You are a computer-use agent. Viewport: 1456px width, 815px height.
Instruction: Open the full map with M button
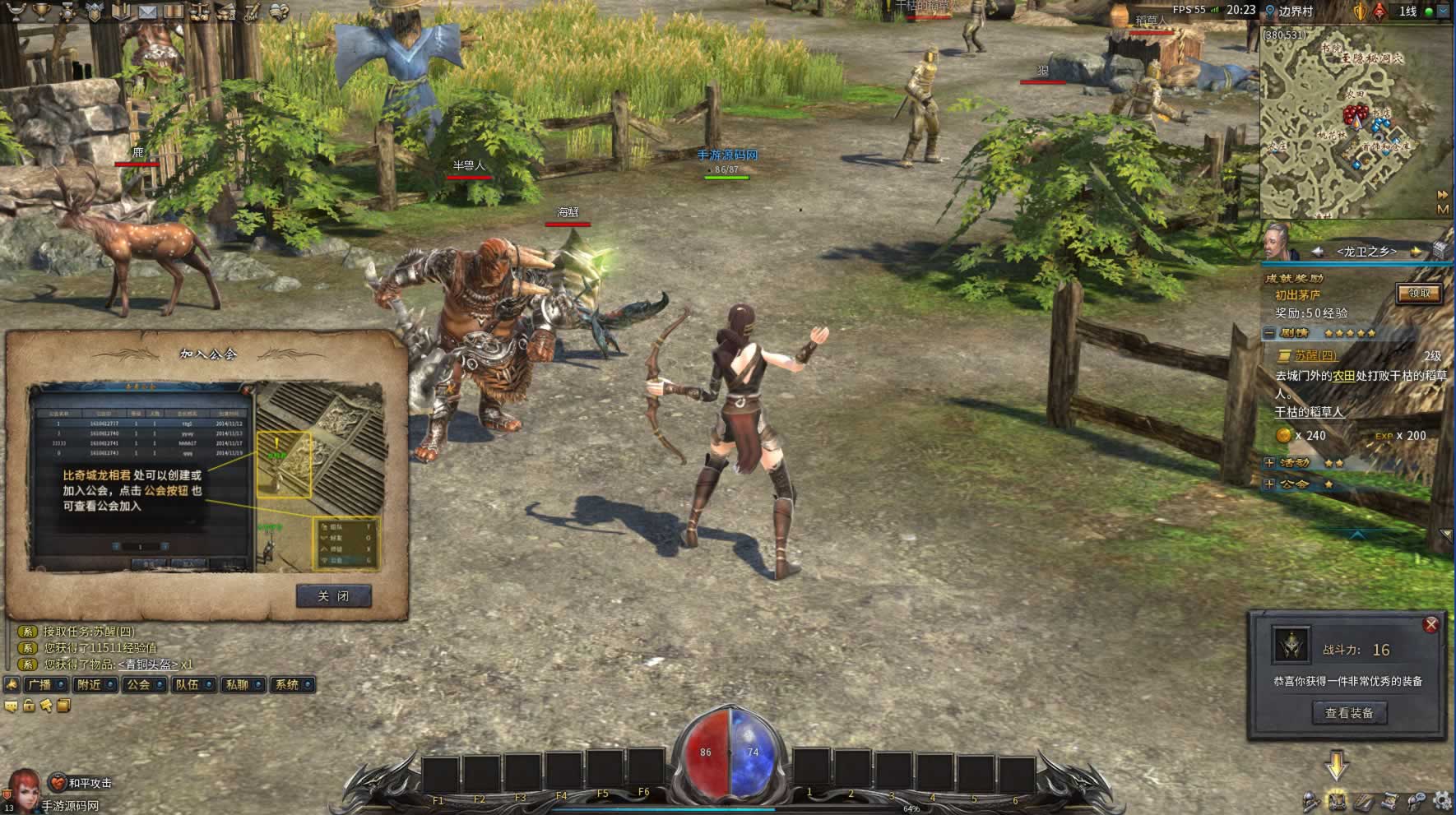[x=1442, y=210]
